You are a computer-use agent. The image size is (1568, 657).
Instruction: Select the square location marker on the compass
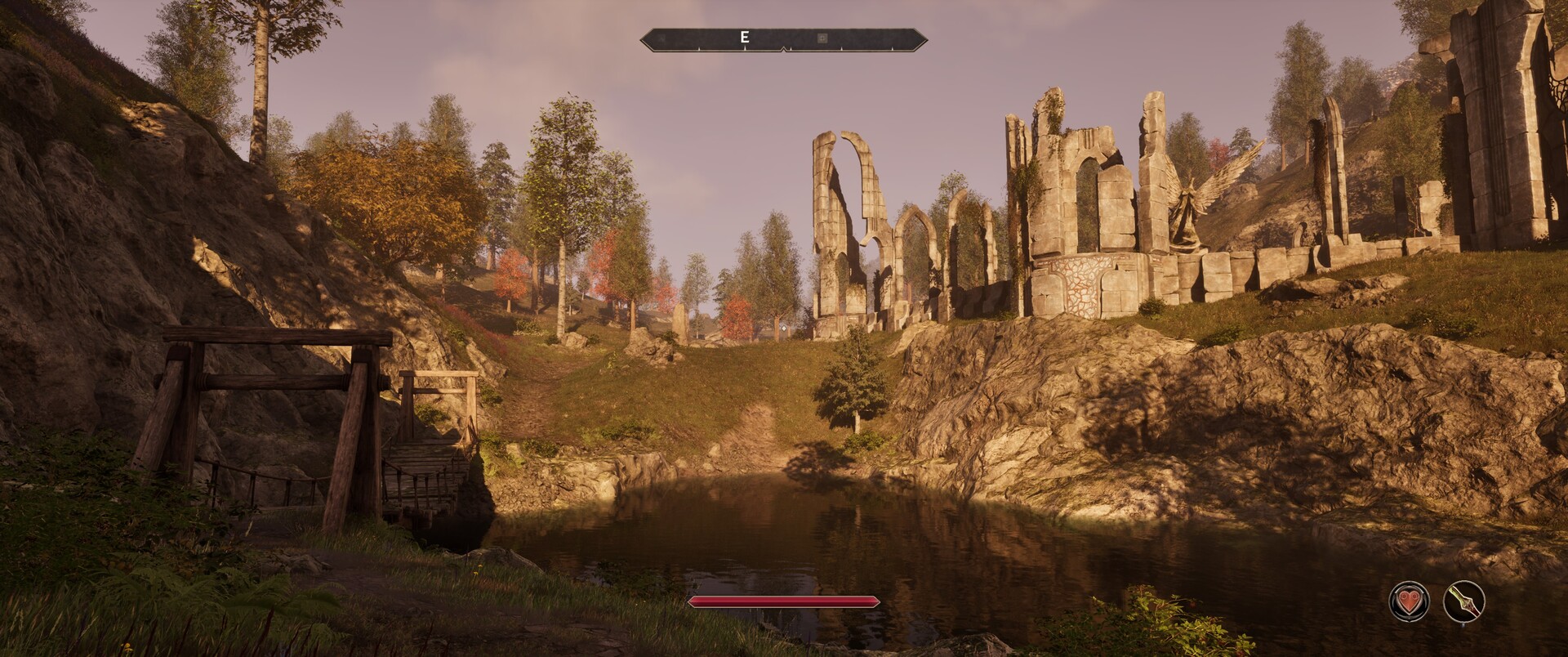(822, 38)
